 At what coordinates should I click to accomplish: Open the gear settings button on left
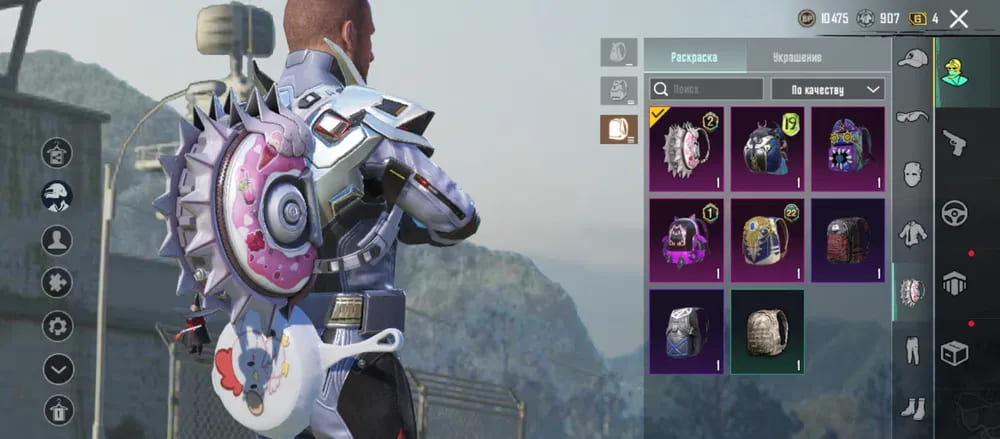[57, 325]
